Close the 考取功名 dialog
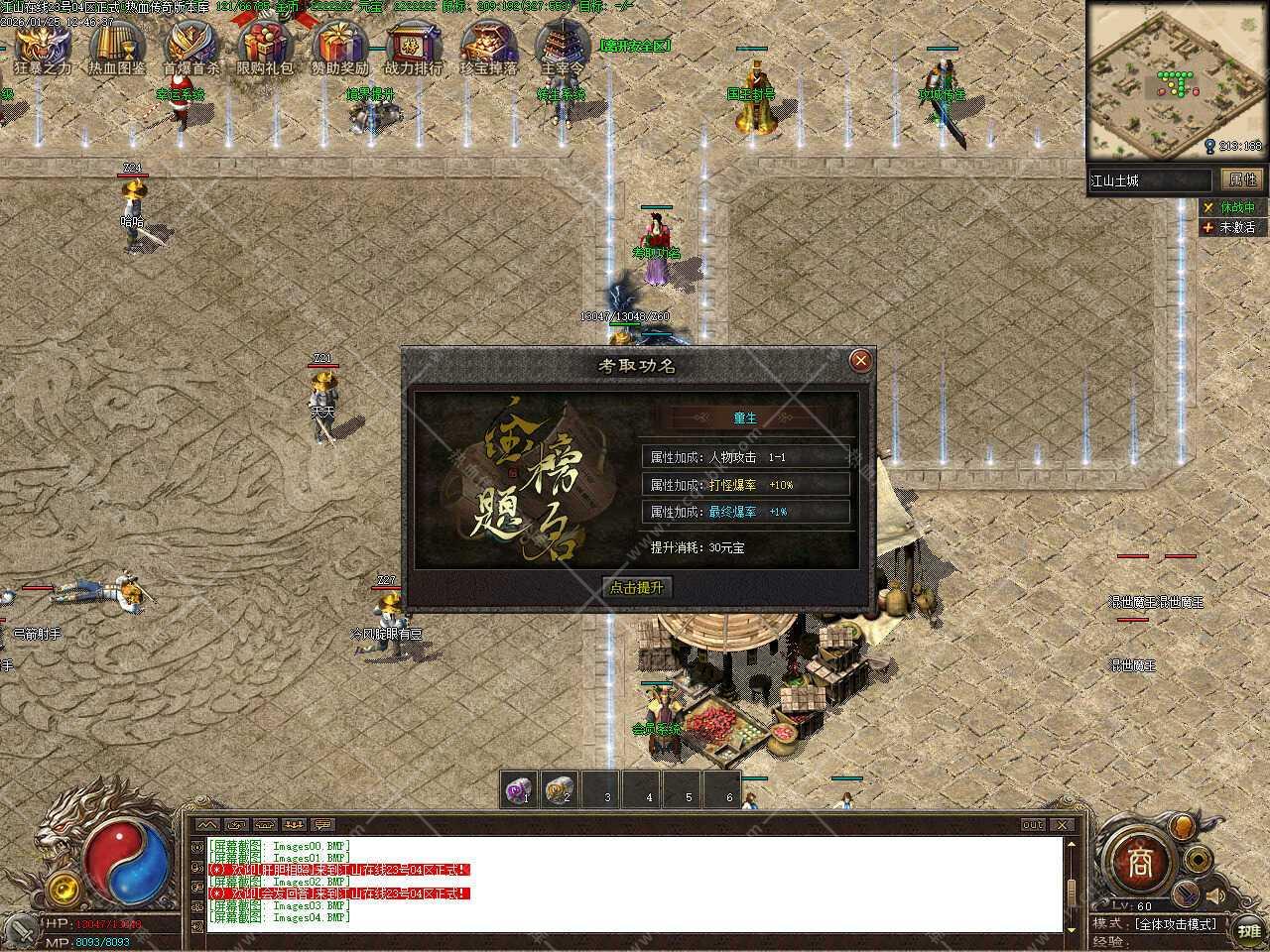 pyautogui.click(x=860, y=360)
